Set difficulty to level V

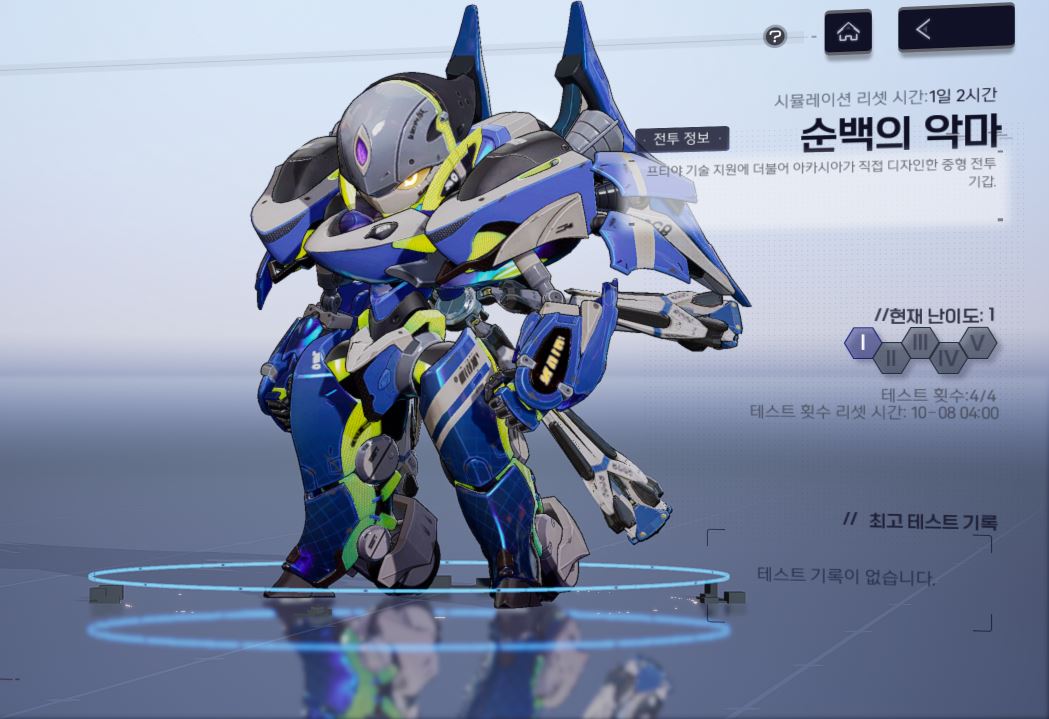click(x=979, y=343)
